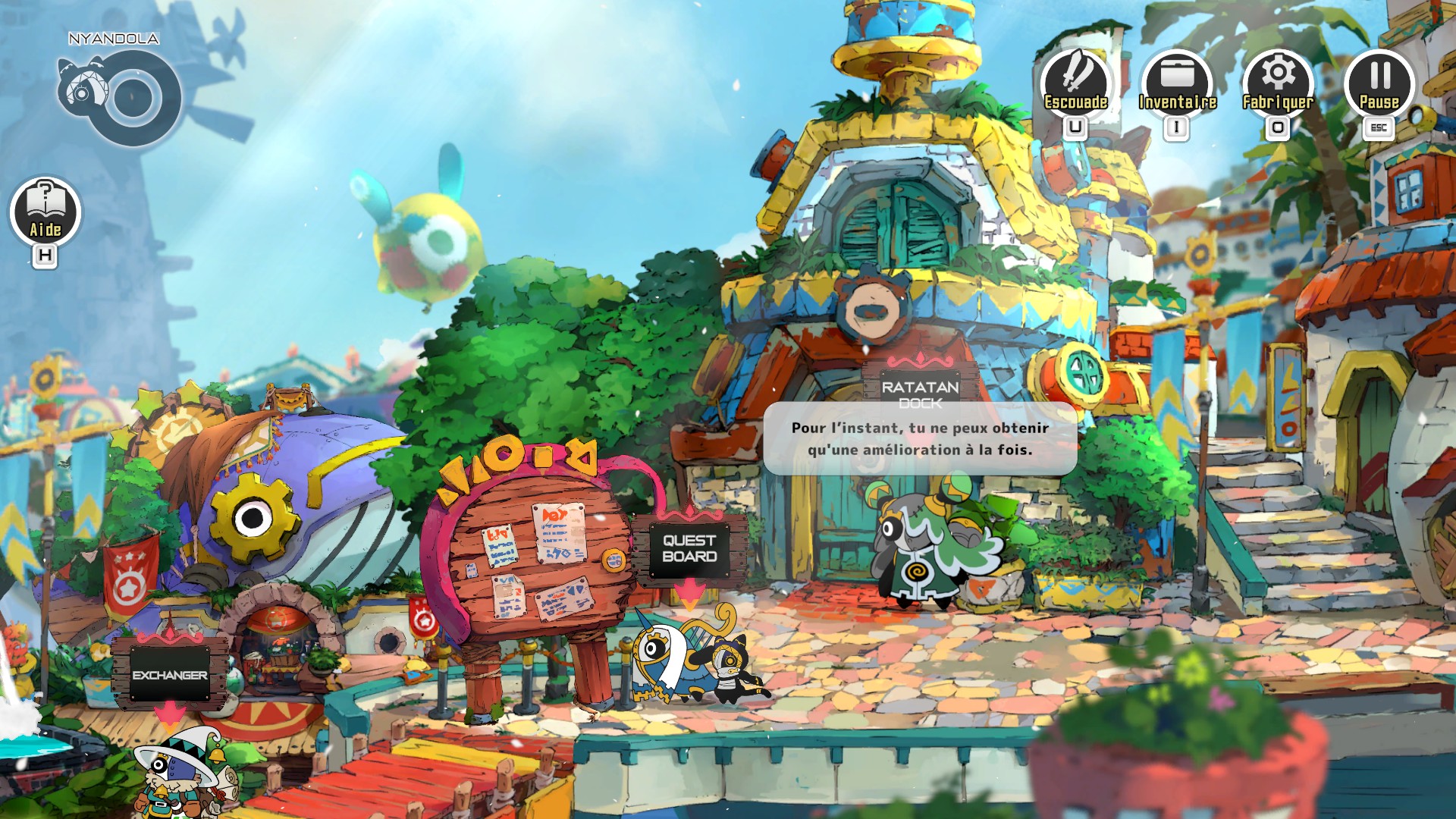Select the Ratatan Dock sign

point(920,389)
